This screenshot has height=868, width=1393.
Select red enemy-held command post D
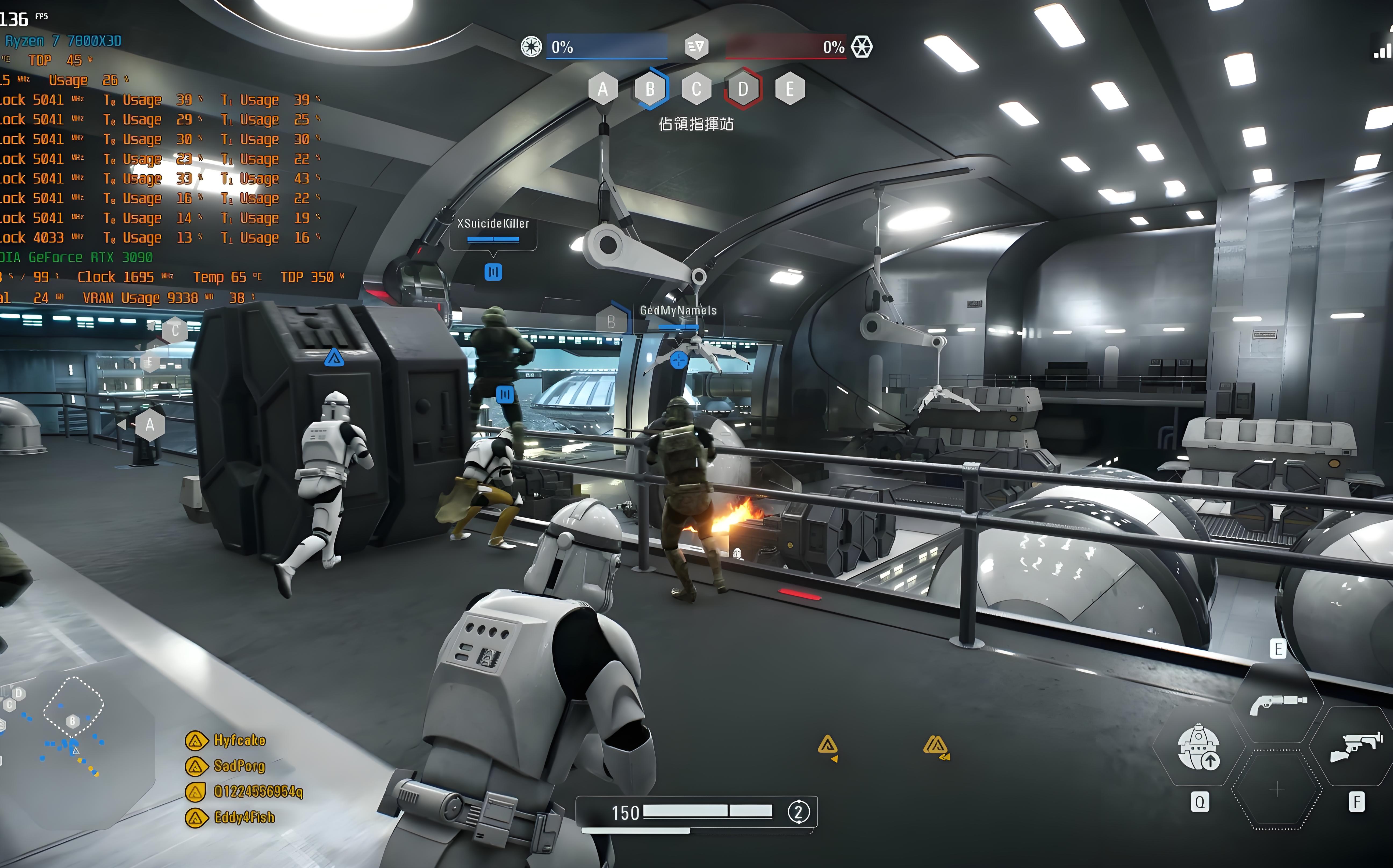[743, 89]
